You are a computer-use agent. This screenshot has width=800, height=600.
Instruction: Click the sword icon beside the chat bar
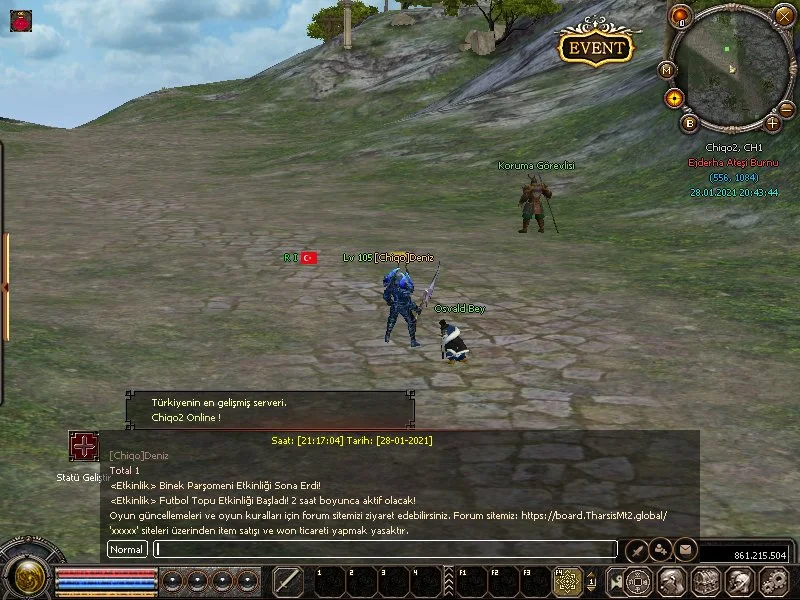click(636, 548)
